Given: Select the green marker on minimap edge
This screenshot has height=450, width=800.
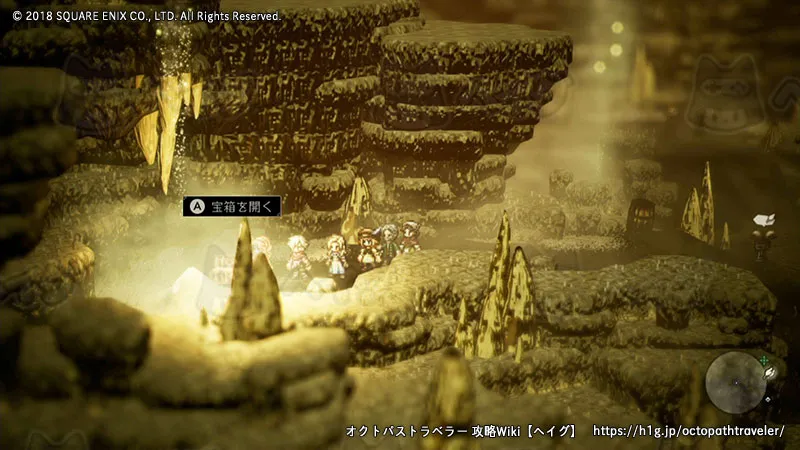Looking at the screenshot, I should [763, 359].
